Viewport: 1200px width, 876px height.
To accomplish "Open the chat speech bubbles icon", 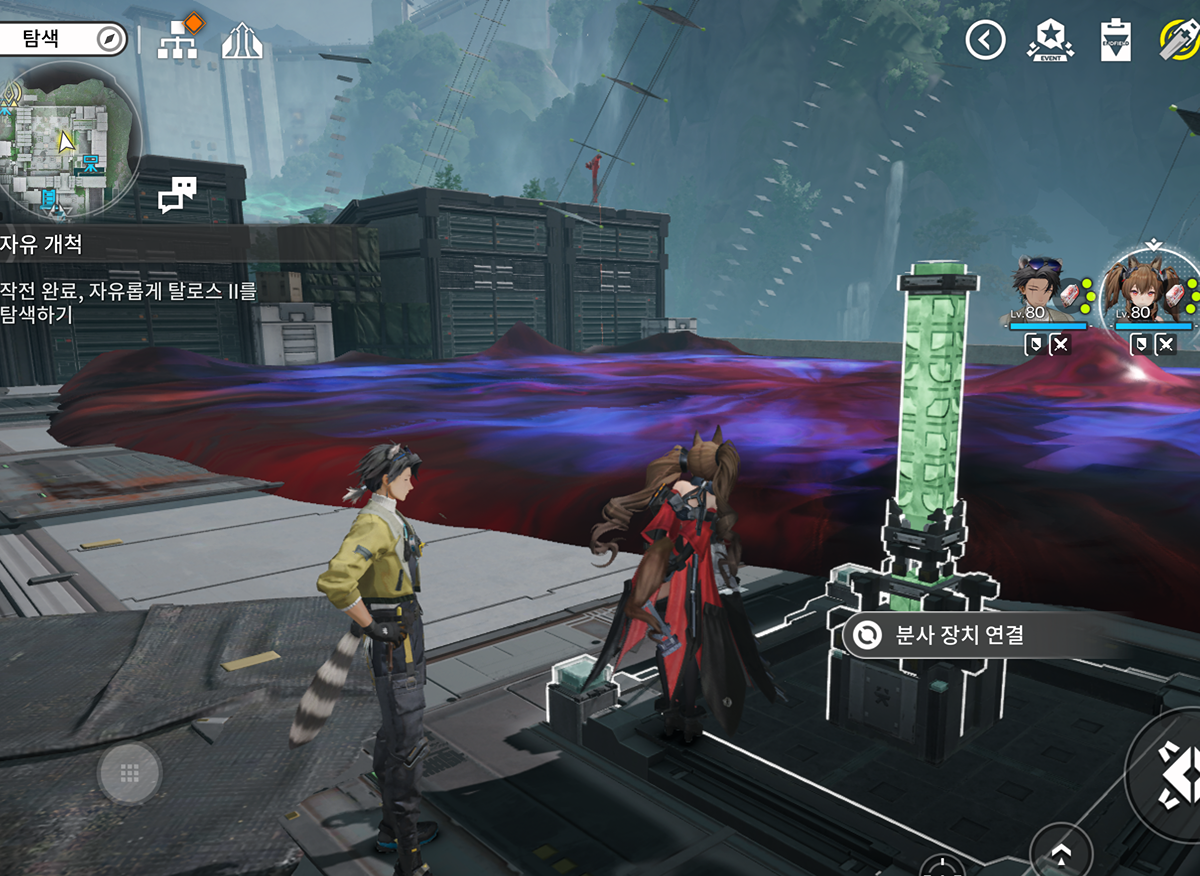I will (177, 194).
